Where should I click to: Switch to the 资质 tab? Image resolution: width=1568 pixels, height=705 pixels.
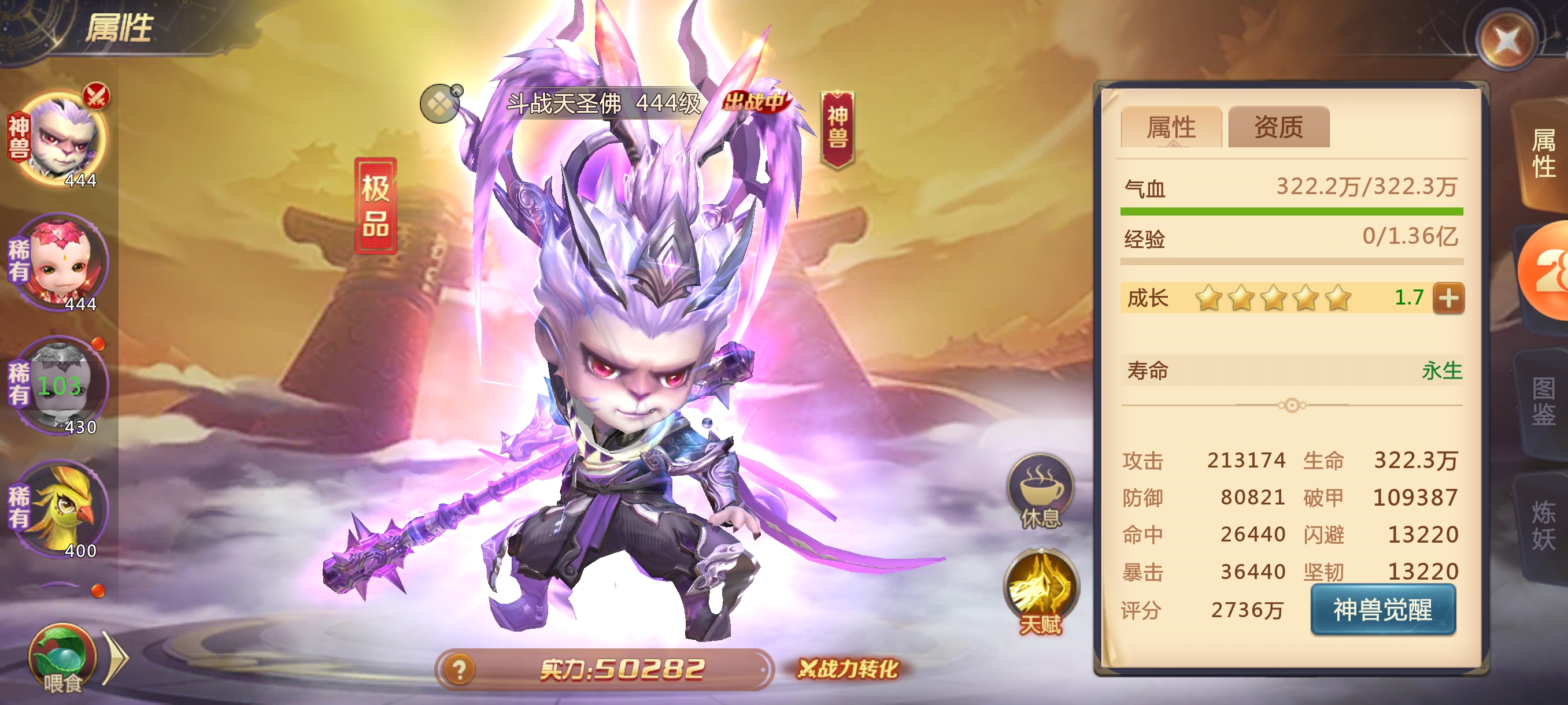point(1278,128)
